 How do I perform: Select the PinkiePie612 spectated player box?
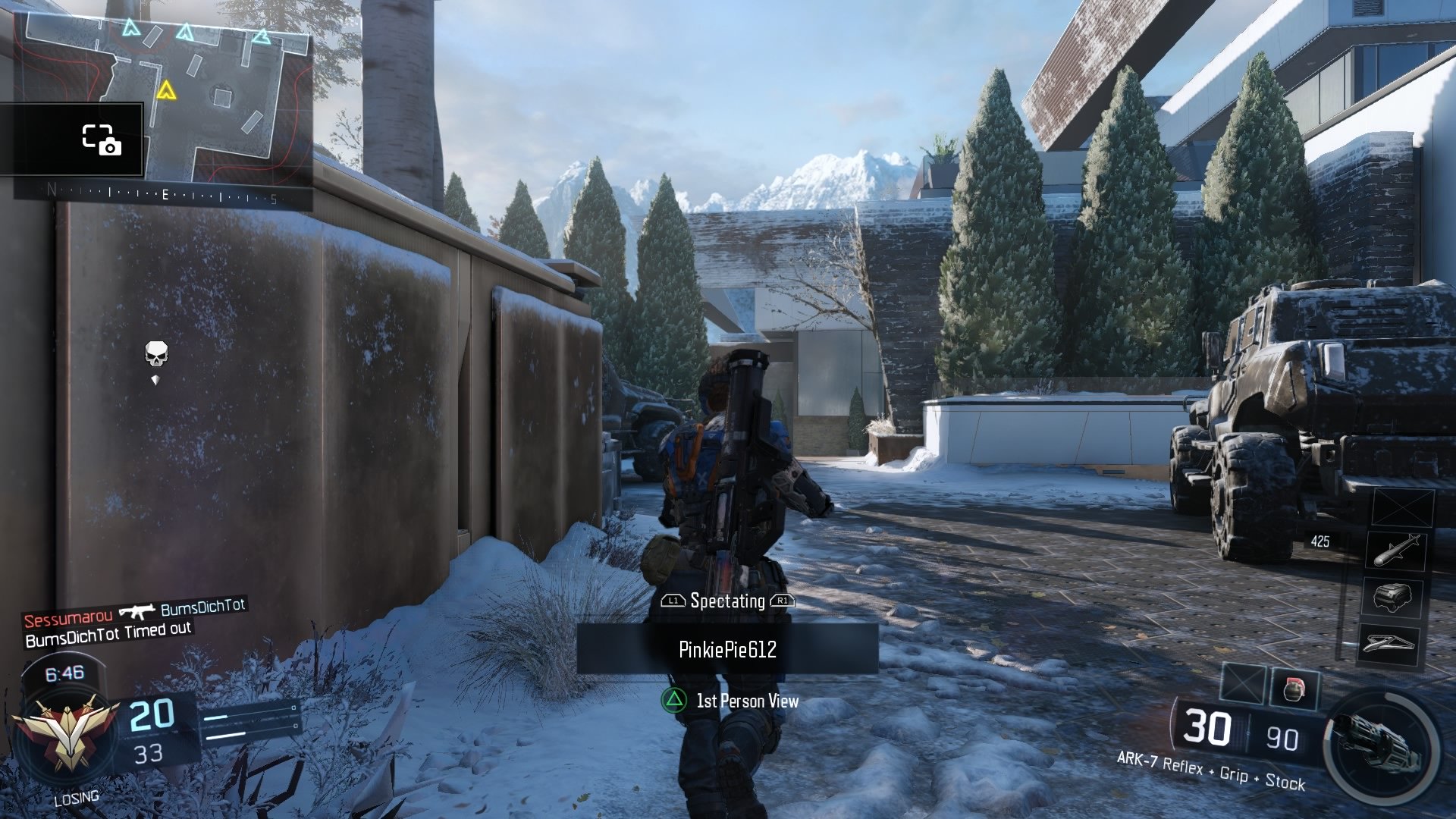(727, 649)
